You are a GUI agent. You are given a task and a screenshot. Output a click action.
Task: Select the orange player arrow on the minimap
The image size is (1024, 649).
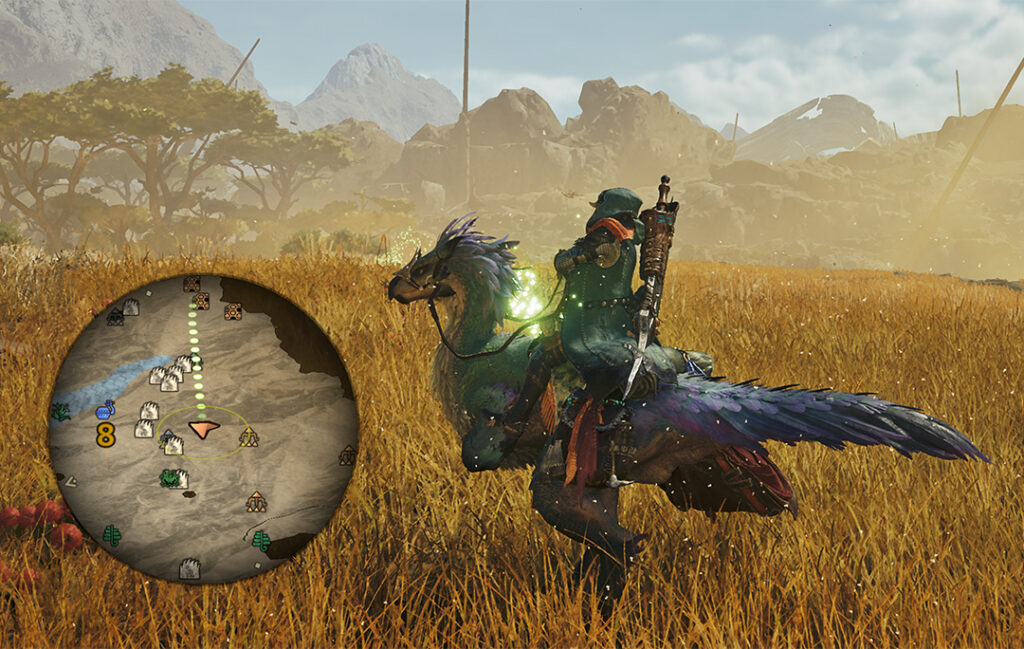coord(203,429)
